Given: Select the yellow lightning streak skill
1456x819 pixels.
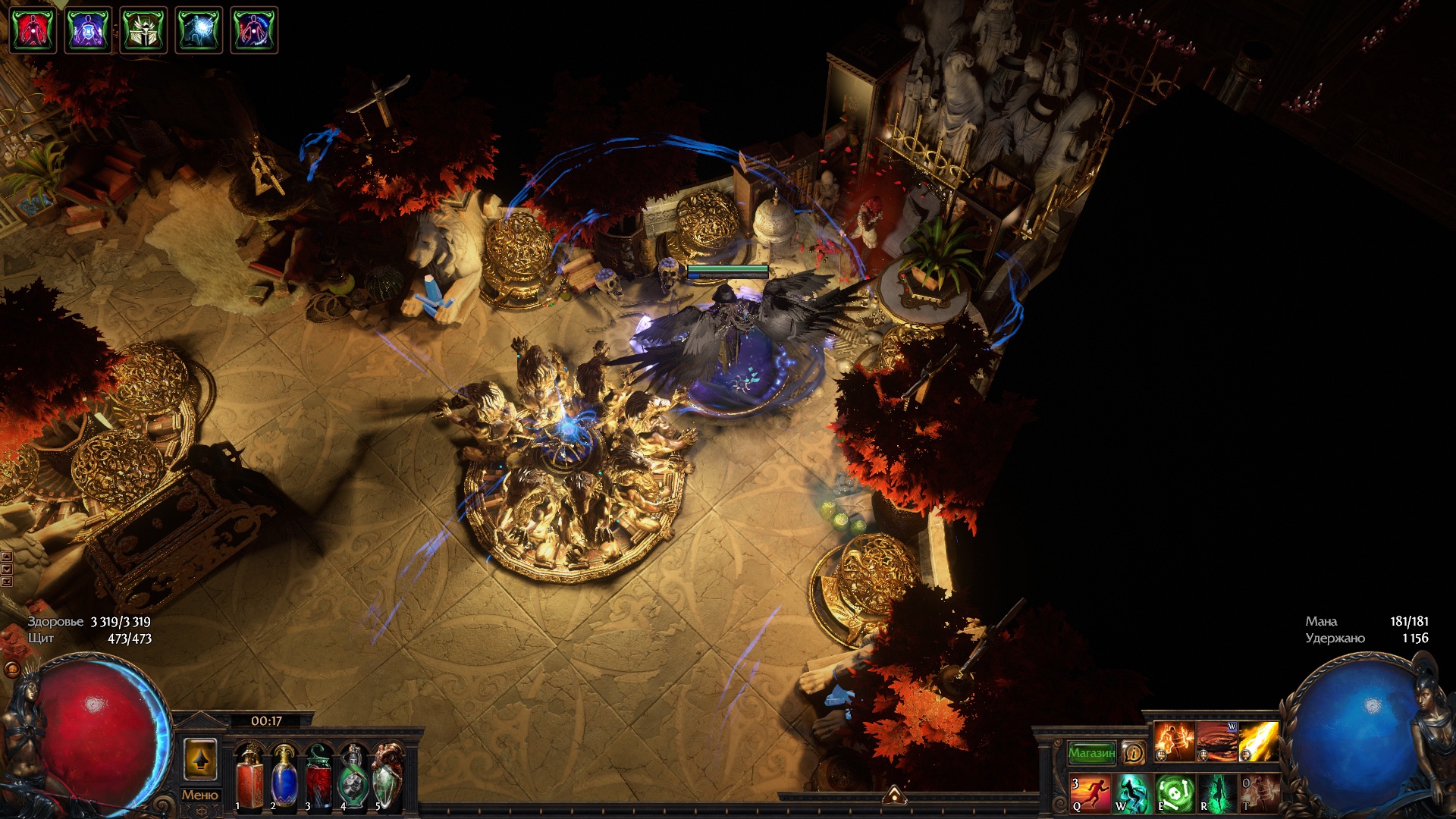Looking at the screenshot, I should click(x=1259, y=742).
